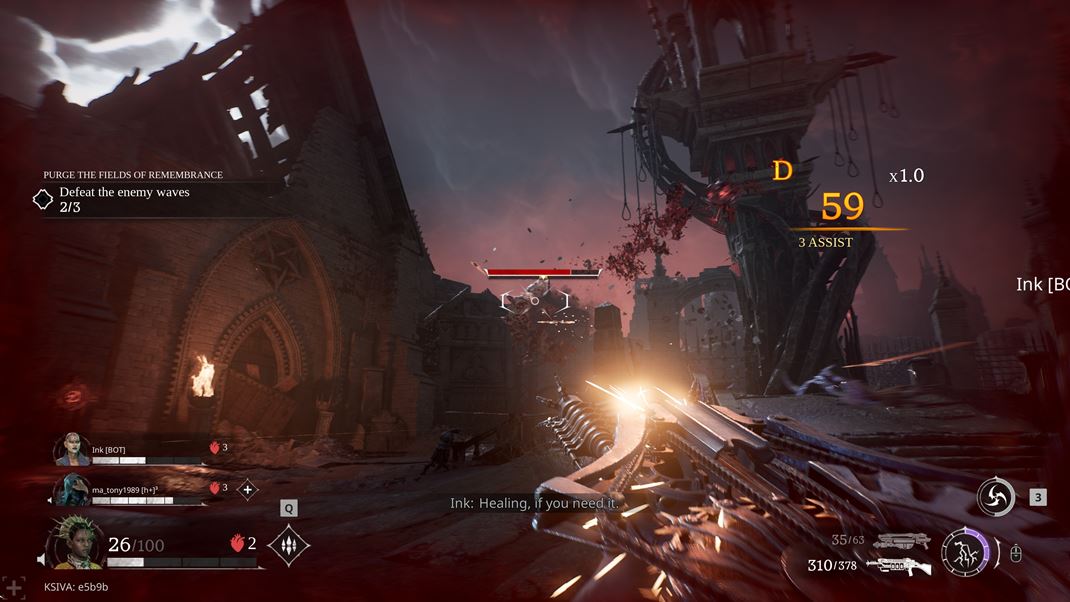Activate the purple-ringed lightning ability
This screenshot has width=1070, height=602.
964,553
